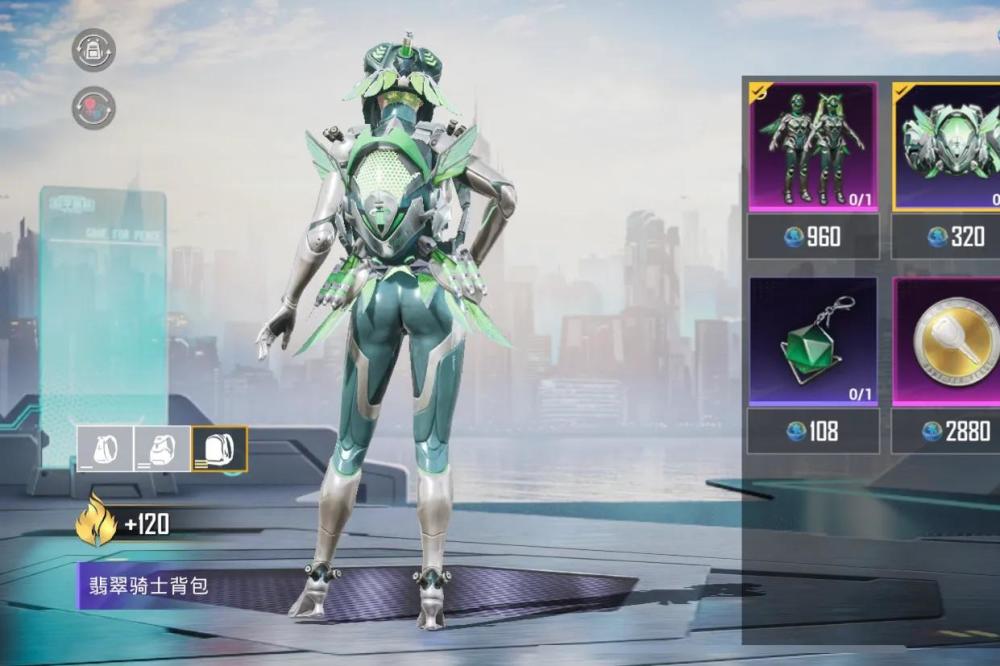Select the green gem keychain charm

point(813,342)
